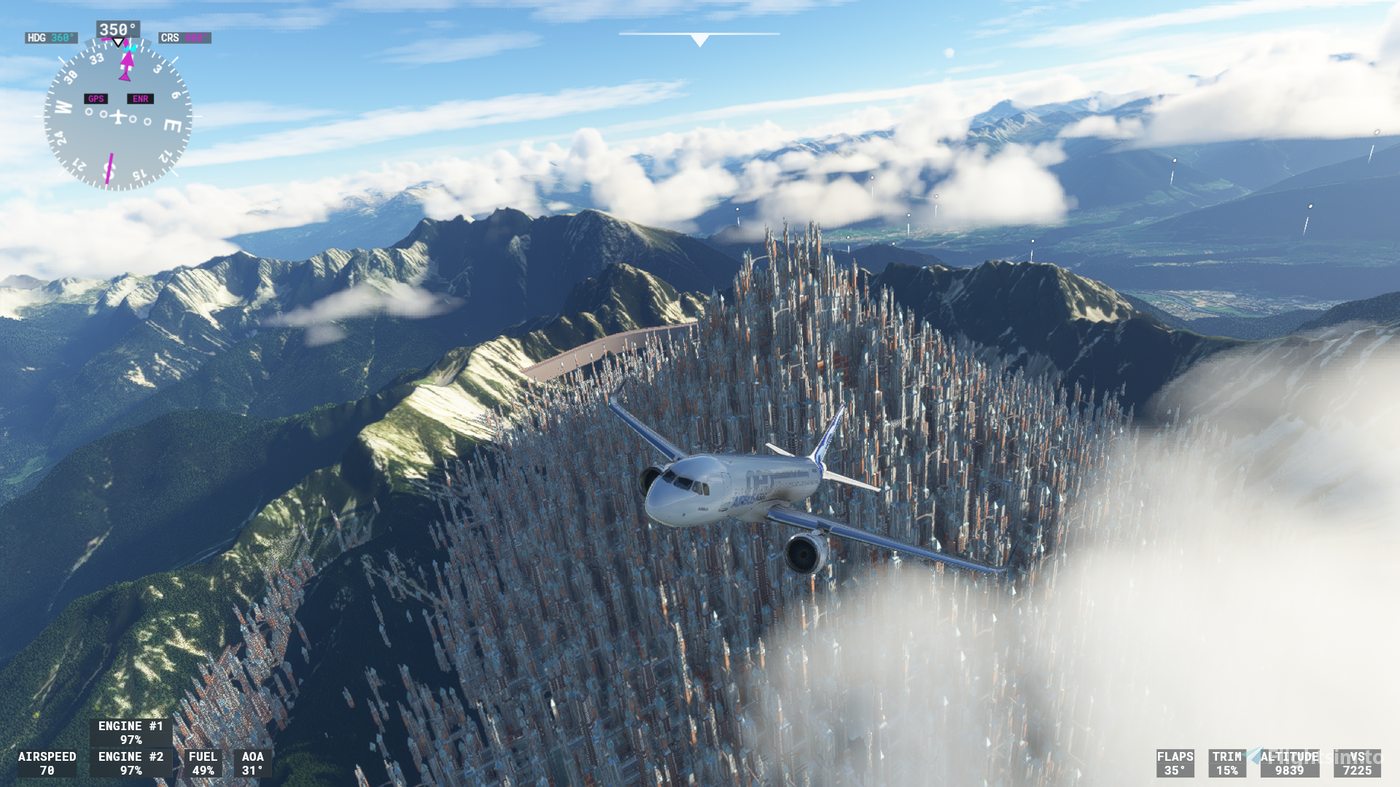Screen dimensions: 1400x787
Task: Open the HDG 360° heading selector
Action: pos(50,35)
